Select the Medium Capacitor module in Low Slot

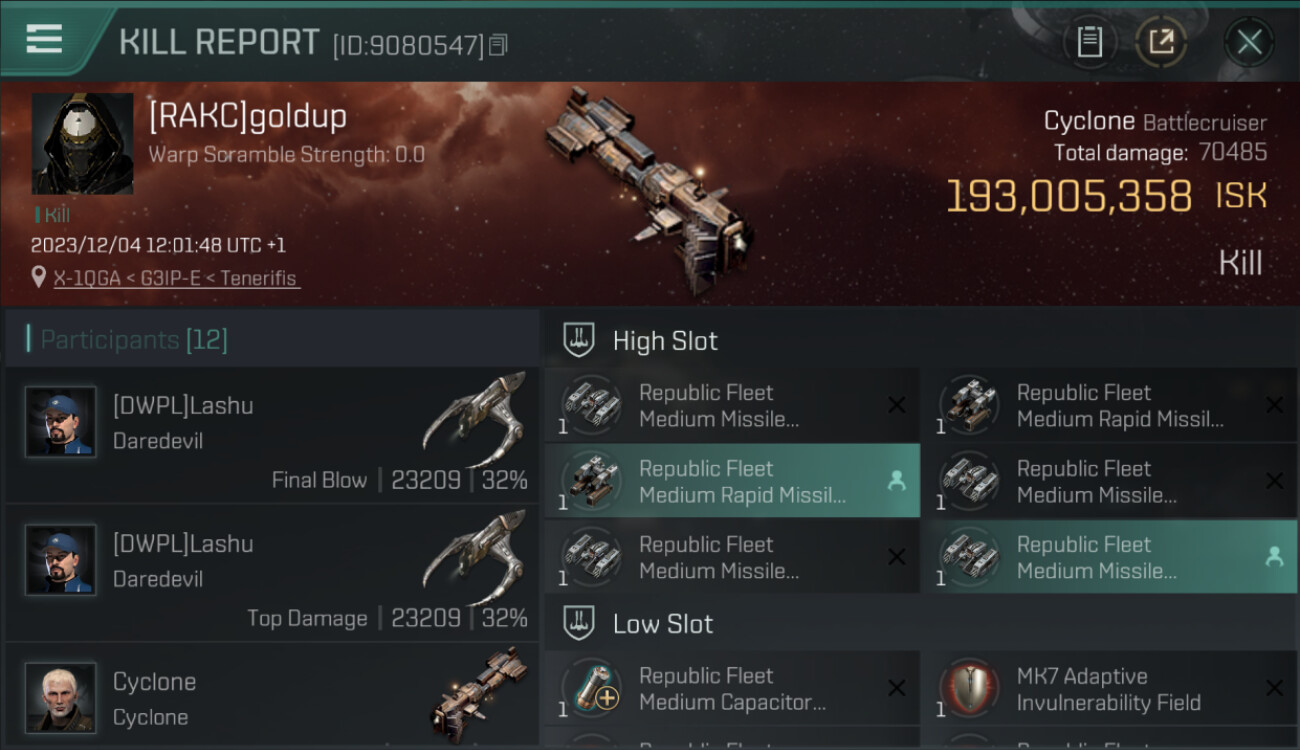point(732,689)
